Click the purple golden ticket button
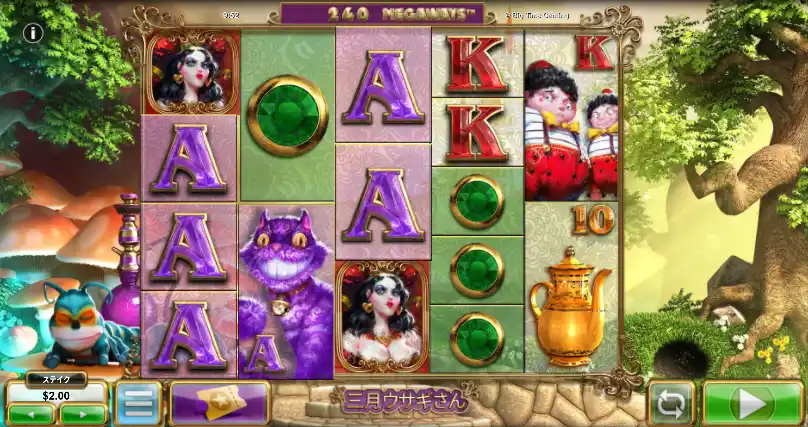The image size is (808, 427). point(220,402)
